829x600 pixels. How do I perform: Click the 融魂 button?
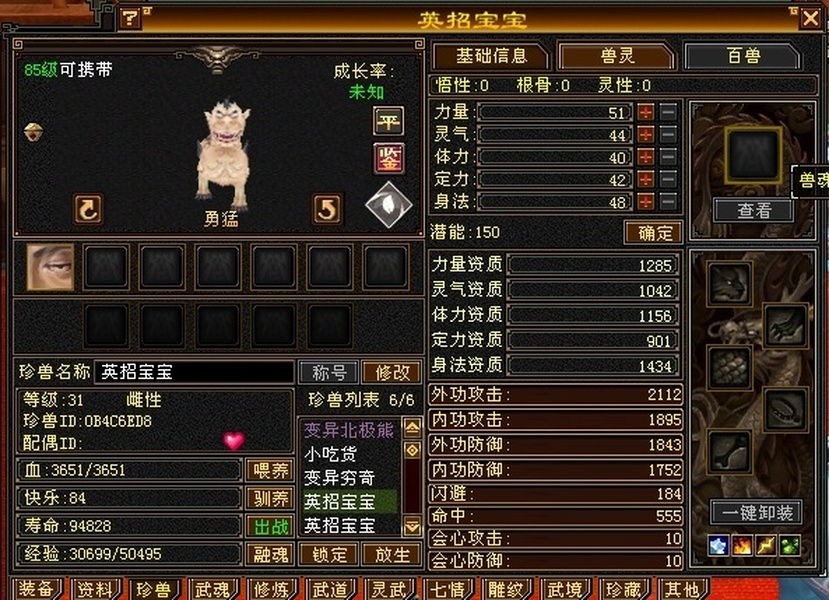pyautogui.click(x=269, y=554)
